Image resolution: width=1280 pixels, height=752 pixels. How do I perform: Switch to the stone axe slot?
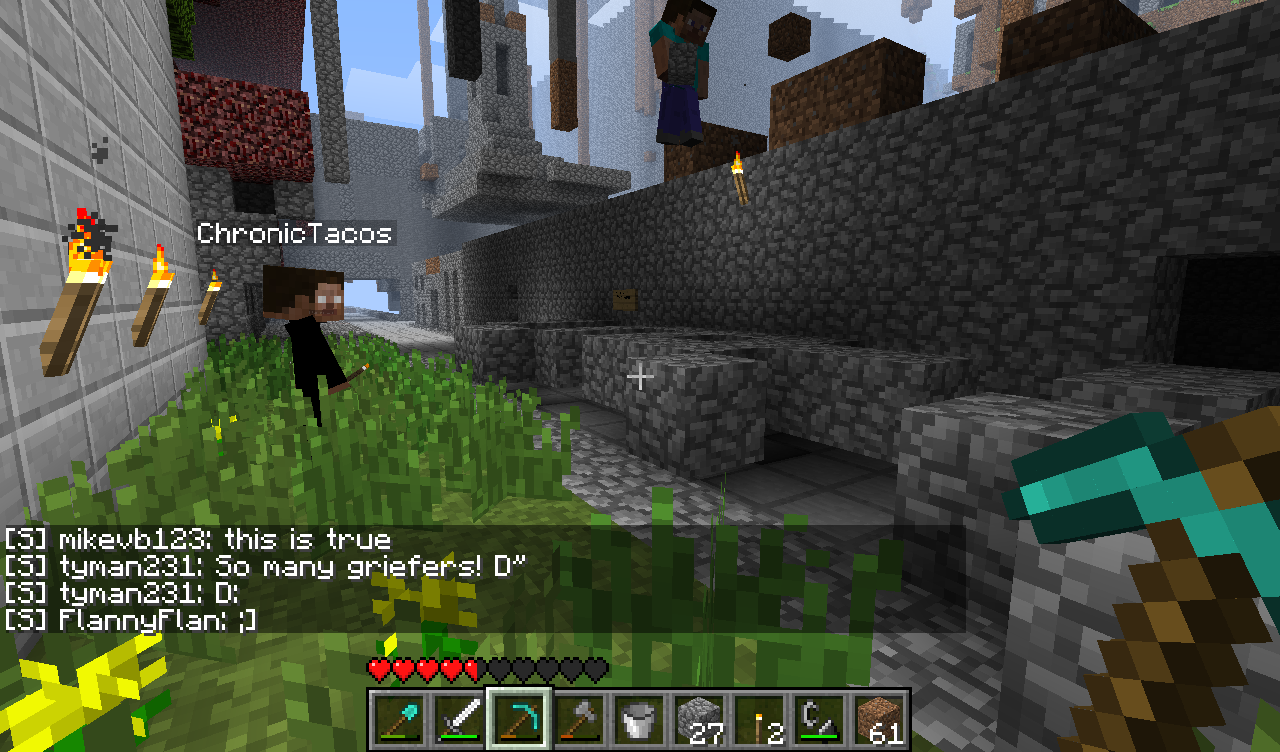(579, 719)
